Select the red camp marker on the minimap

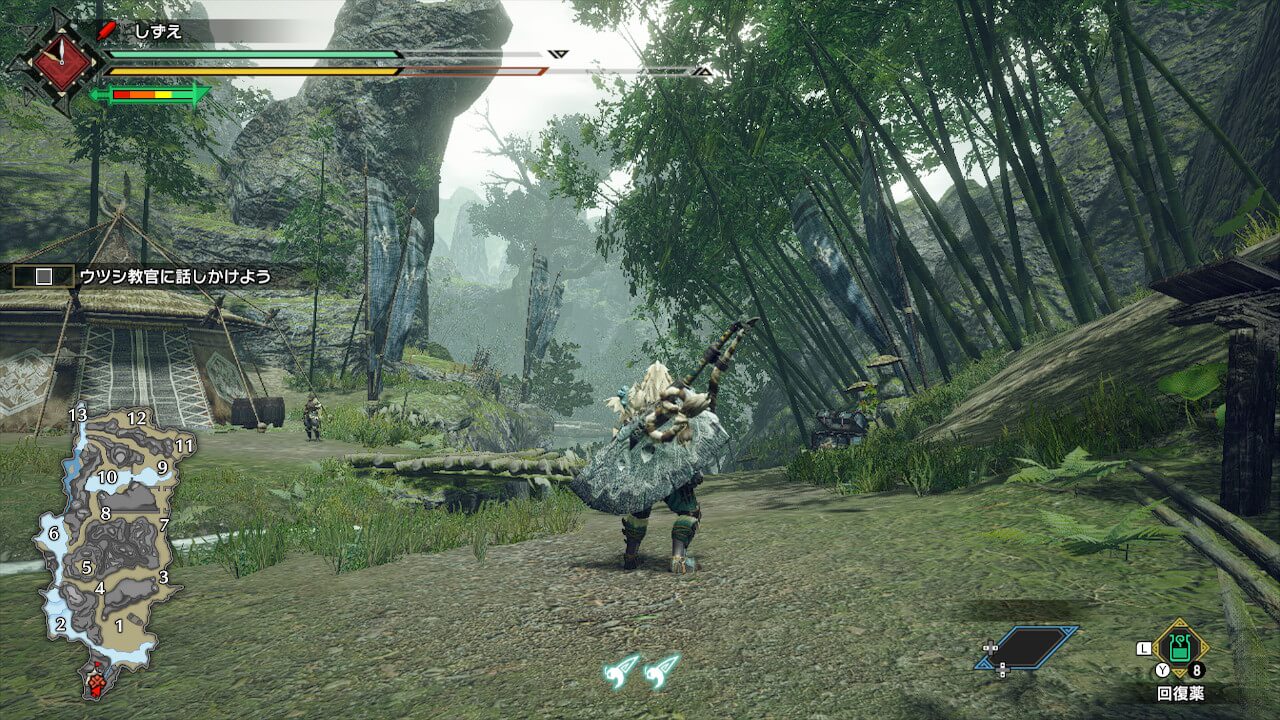96,683
